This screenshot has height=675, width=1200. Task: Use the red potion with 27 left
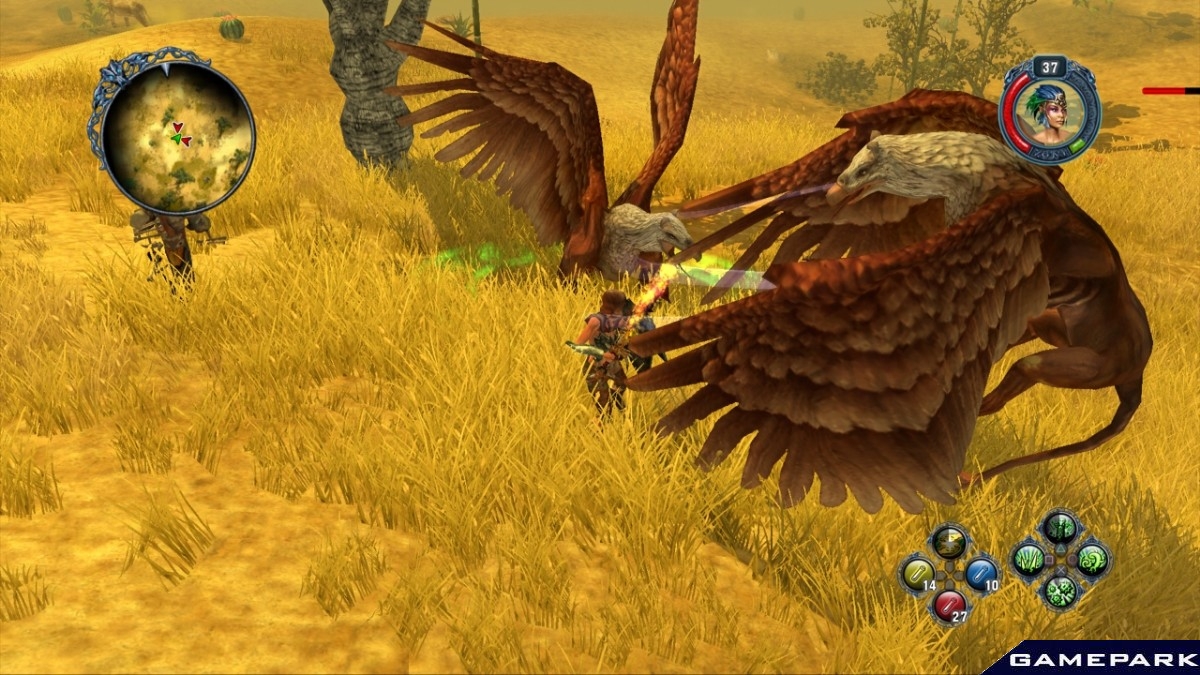[949, 604]
